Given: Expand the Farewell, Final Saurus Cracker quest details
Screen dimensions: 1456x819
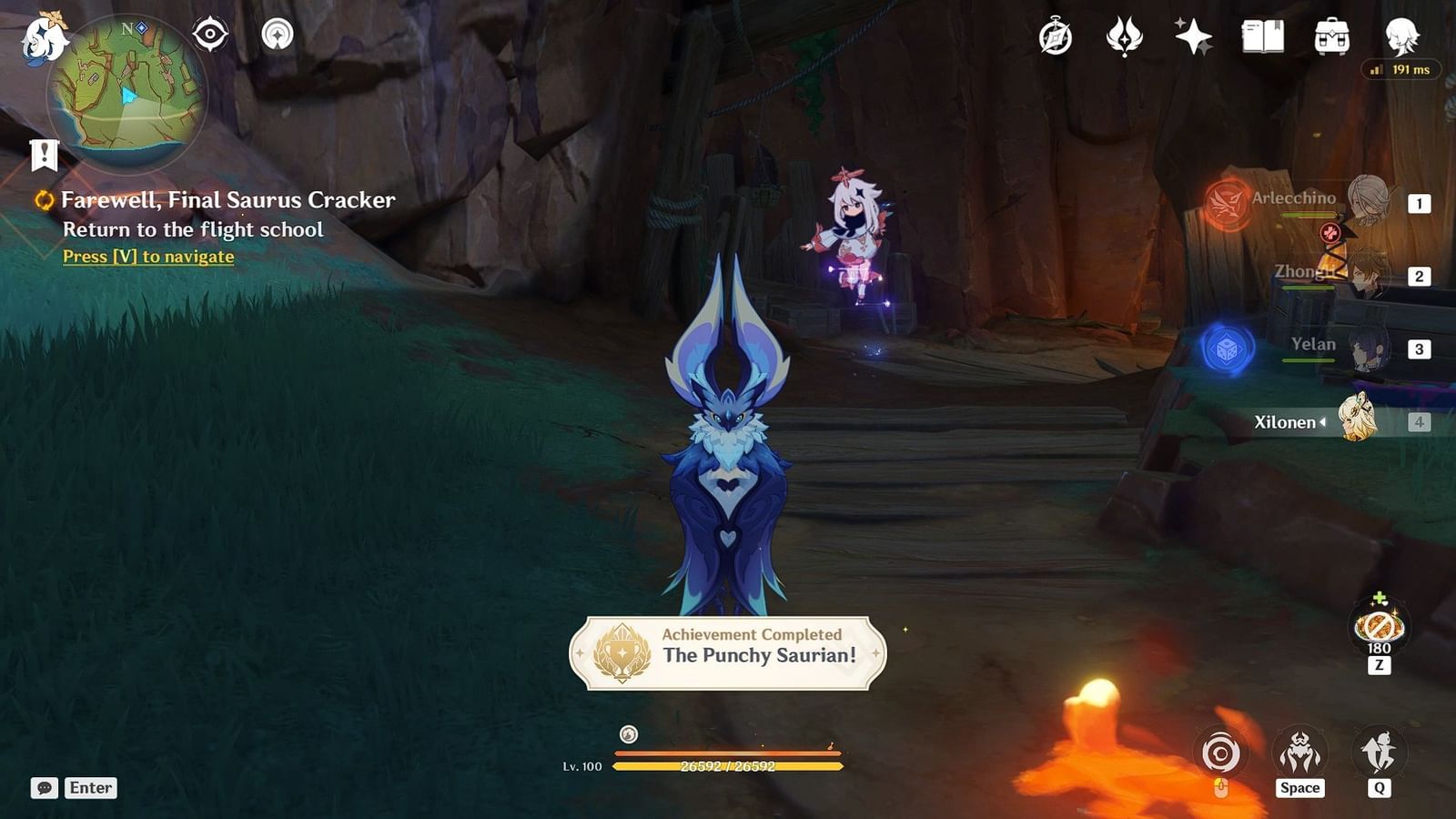Looking at the screenshot, I should (x=227, y=199).
